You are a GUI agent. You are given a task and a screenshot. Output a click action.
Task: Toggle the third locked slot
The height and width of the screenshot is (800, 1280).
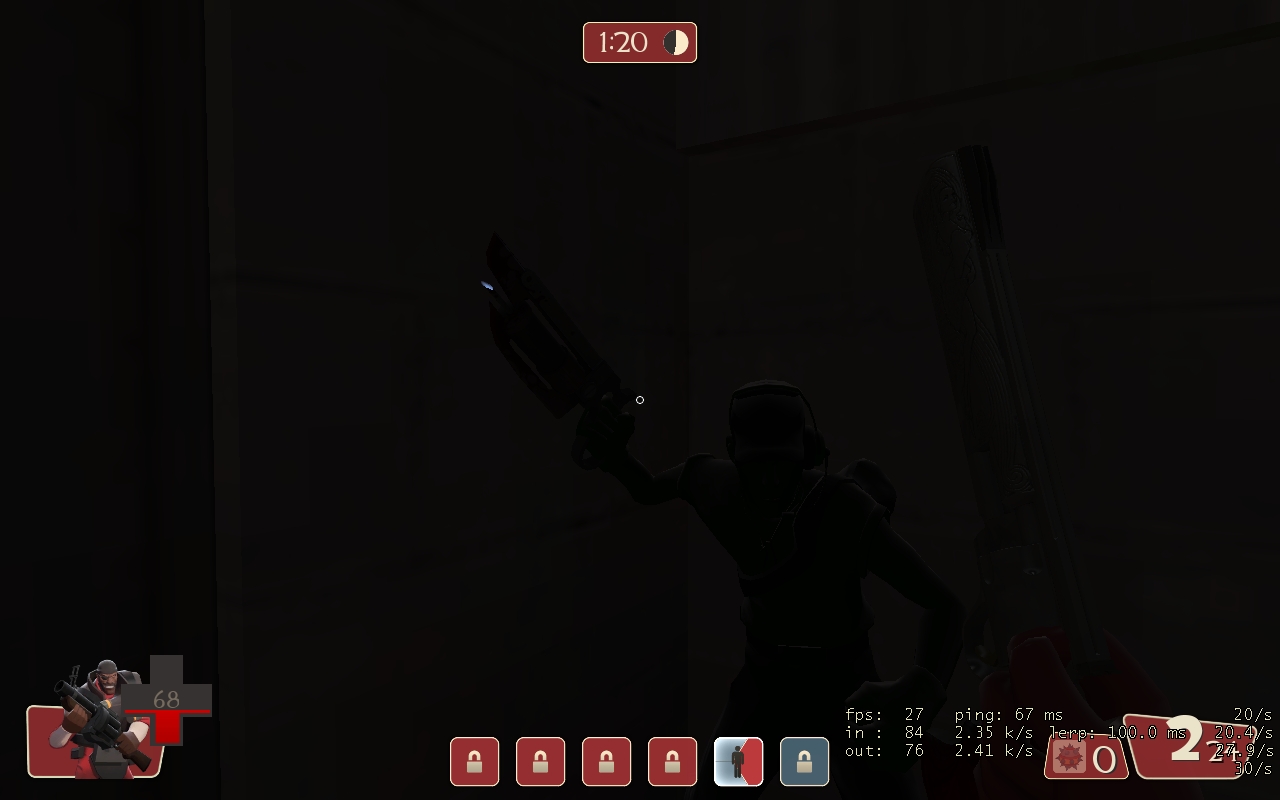click(606, 761)
